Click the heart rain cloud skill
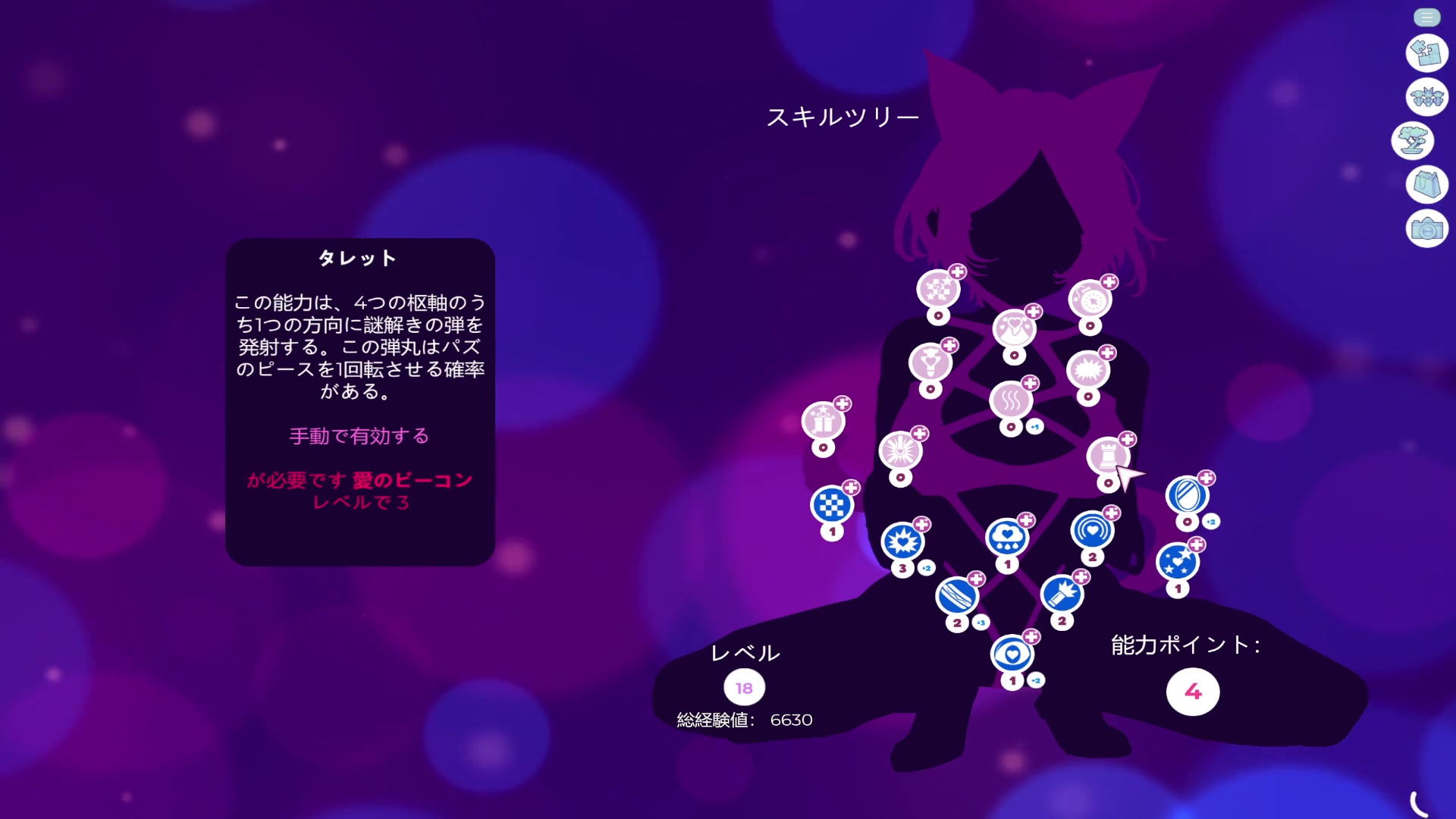Viewport: 1456px width, 819px height. pyautogui.click(x=1006, y=535)
